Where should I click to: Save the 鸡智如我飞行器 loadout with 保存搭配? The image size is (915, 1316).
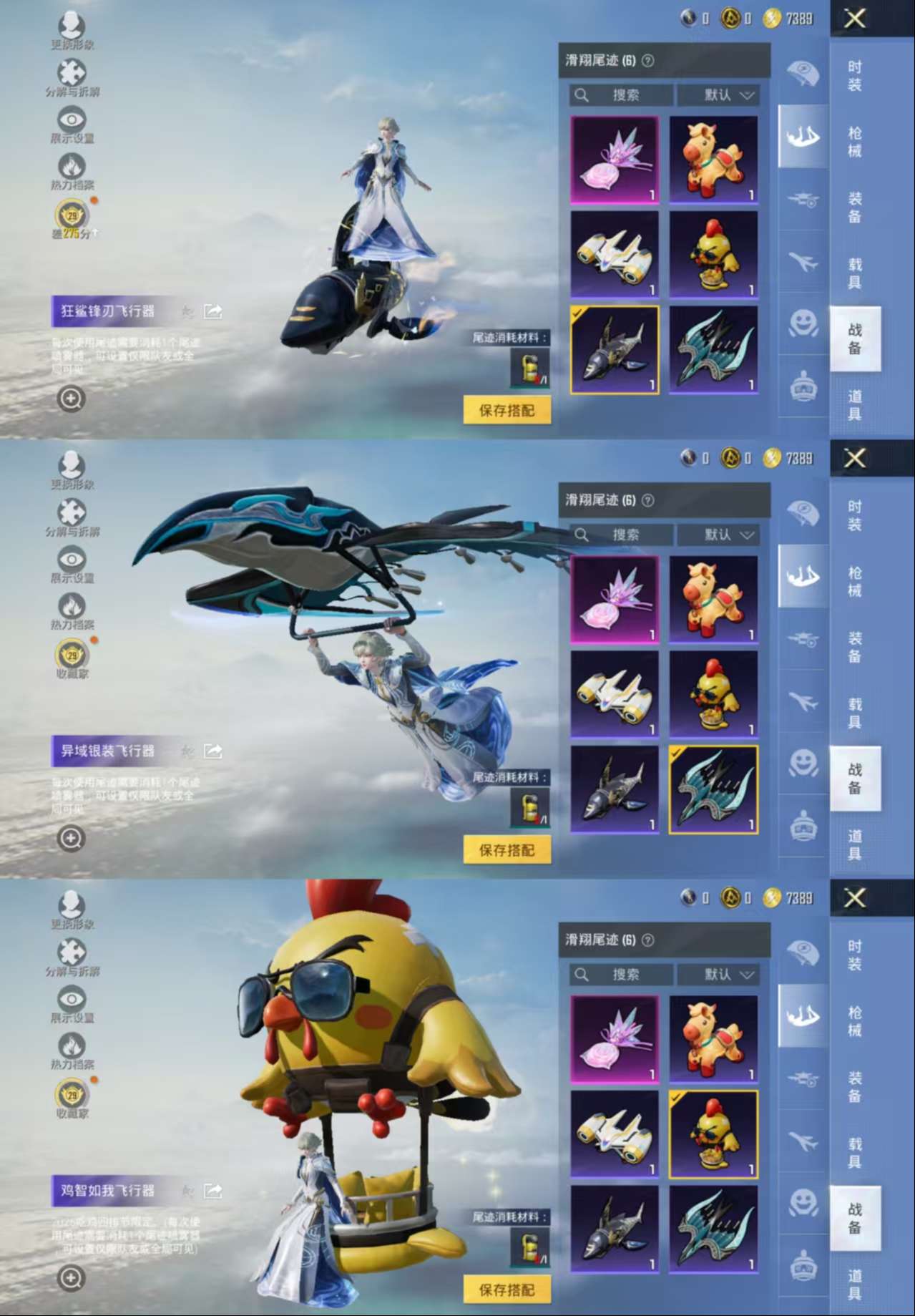point(507,1290)
